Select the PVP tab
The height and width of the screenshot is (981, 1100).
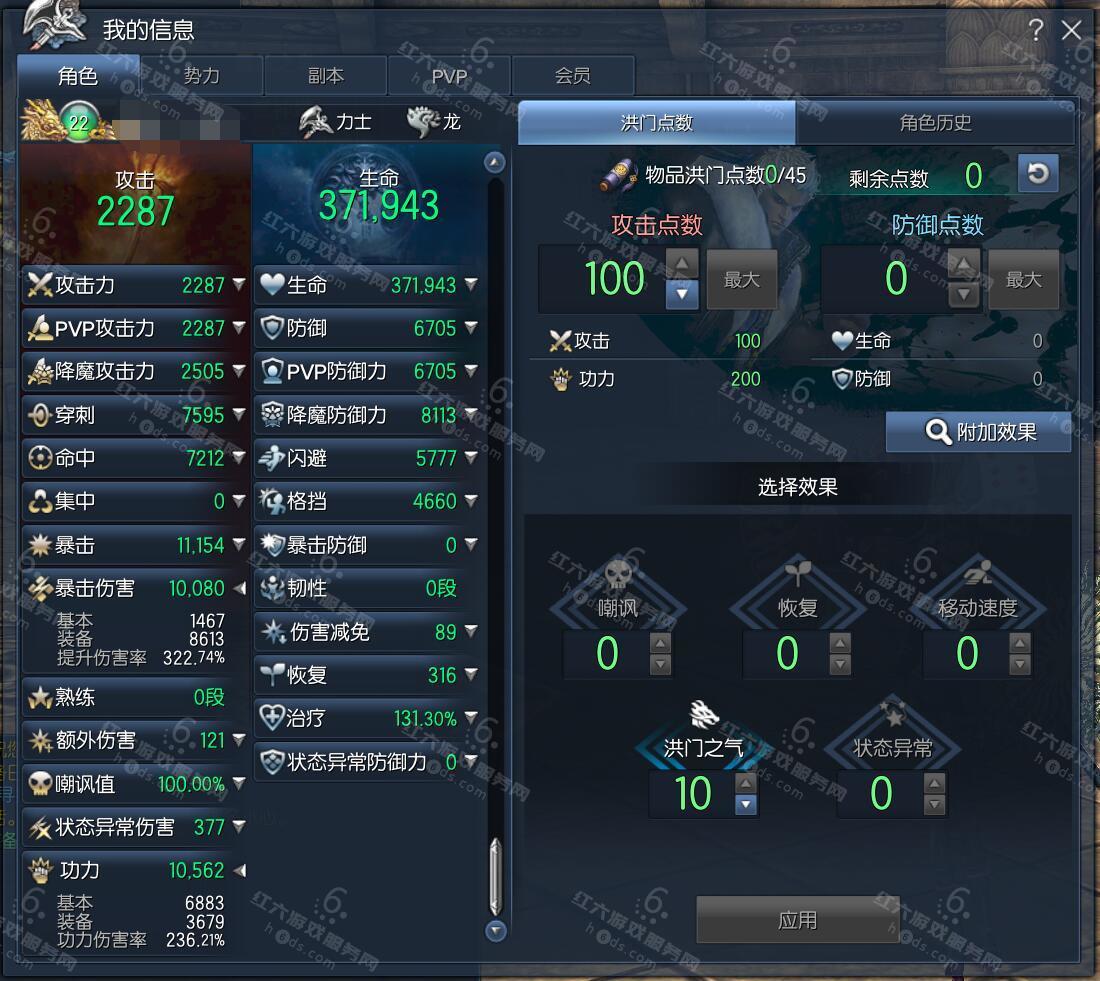tap(449, 76)
